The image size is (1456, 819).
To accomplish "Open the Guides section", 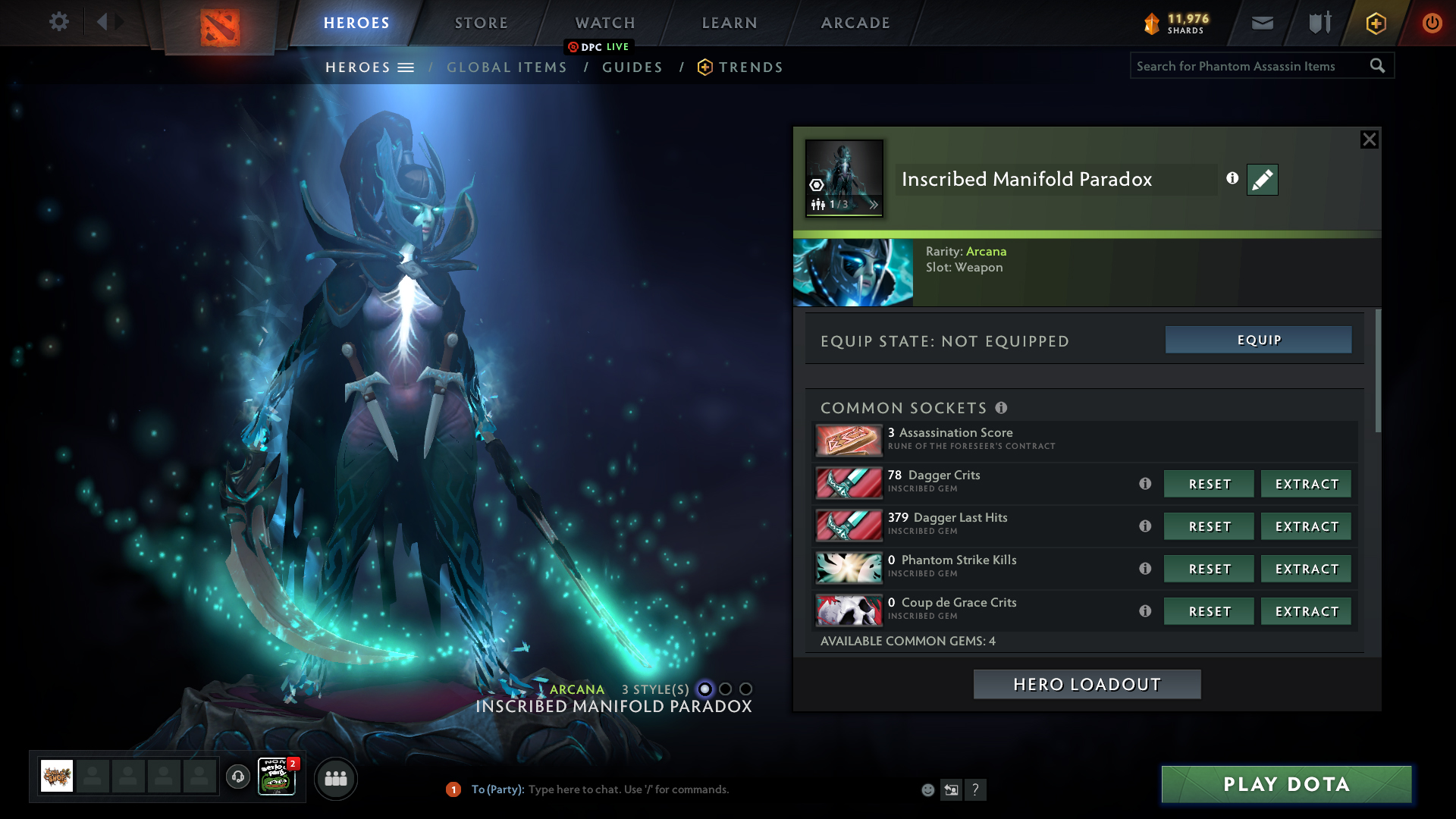I will point(632,67).
